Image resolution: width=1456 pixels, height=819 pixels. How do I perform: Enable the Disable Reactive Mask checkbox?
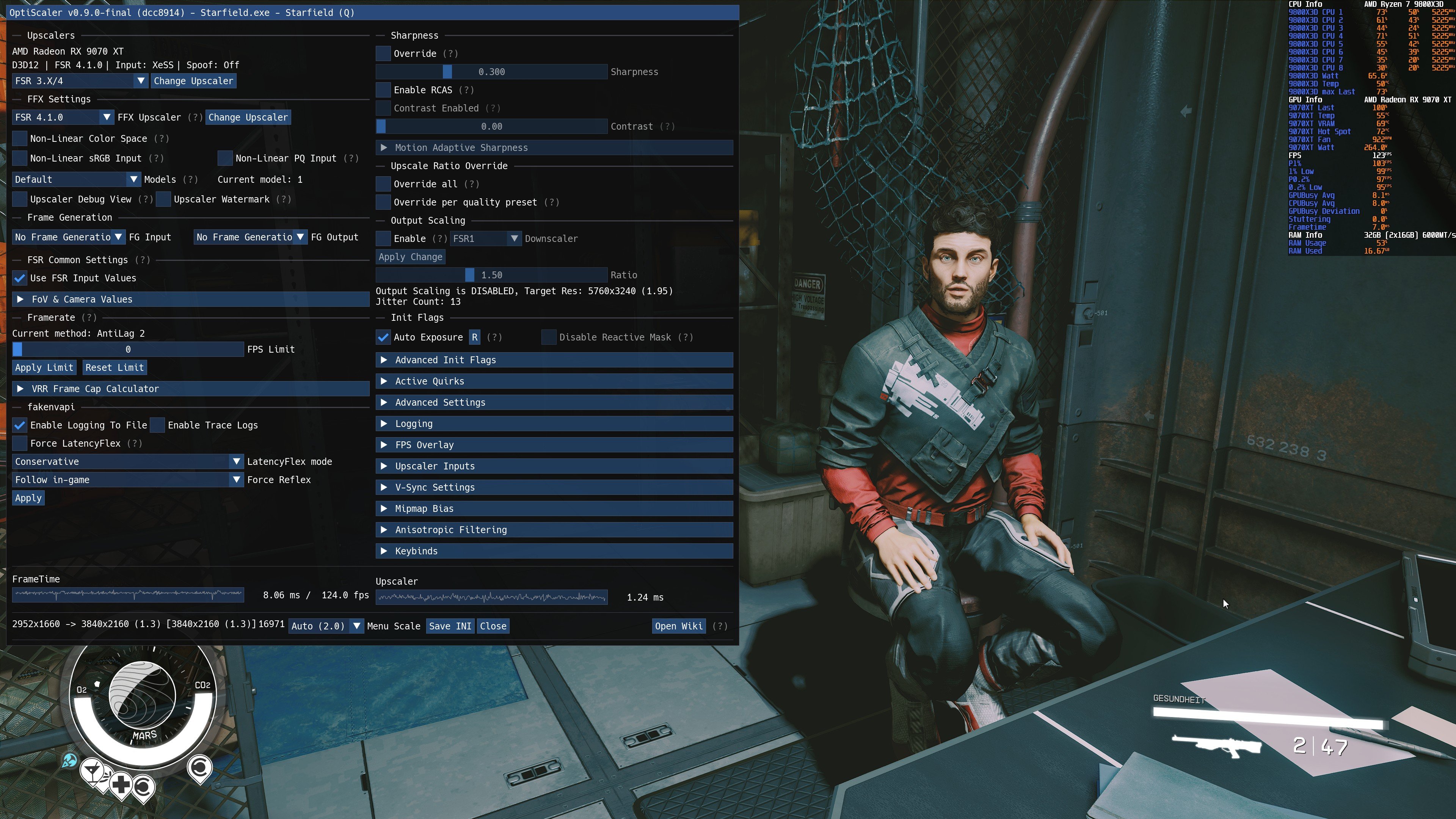pyautogui.click(x=549, y=337)
